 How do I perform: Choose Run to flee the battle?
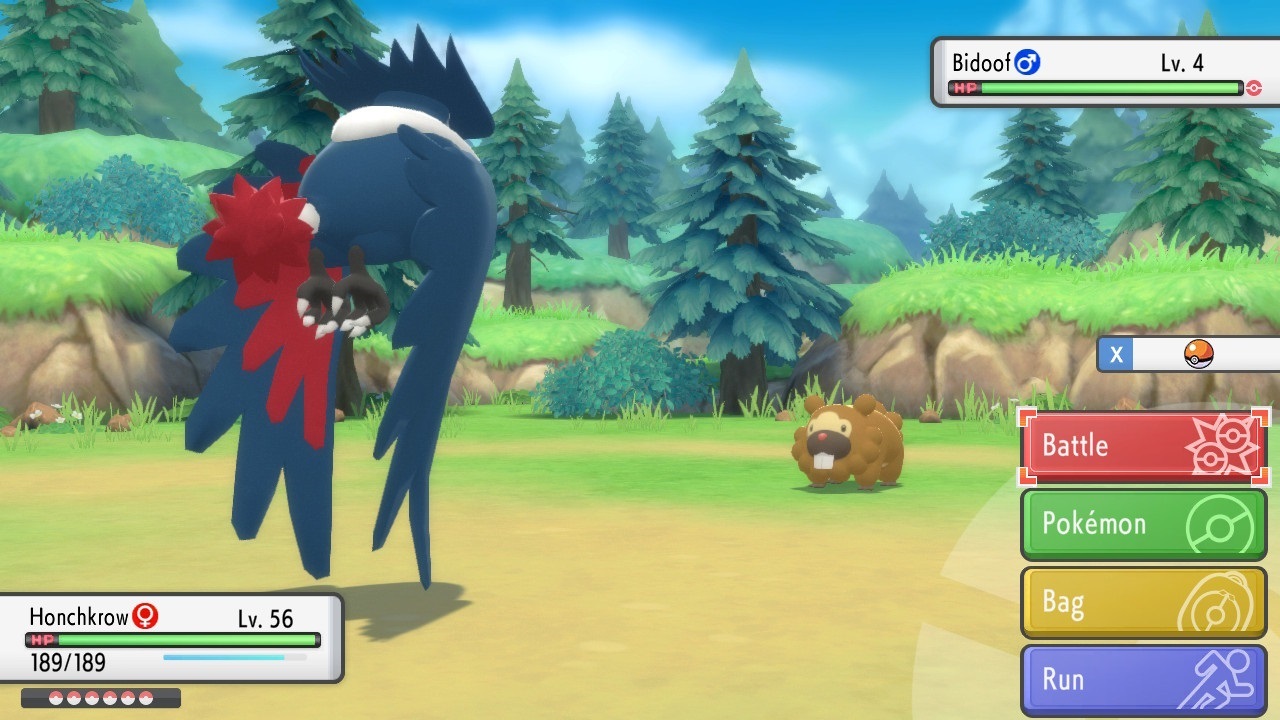coord(1144,680)
